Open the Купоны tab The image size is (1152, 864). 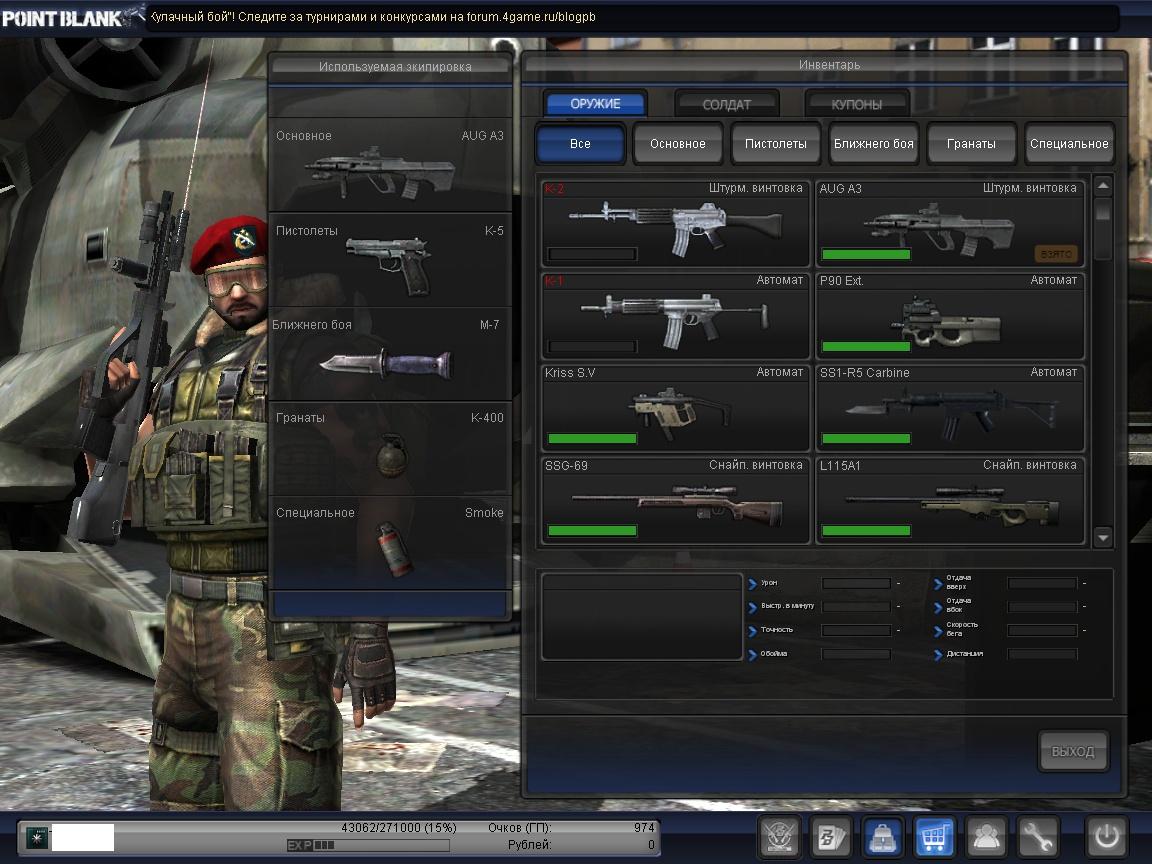click(x=857, y=104)
